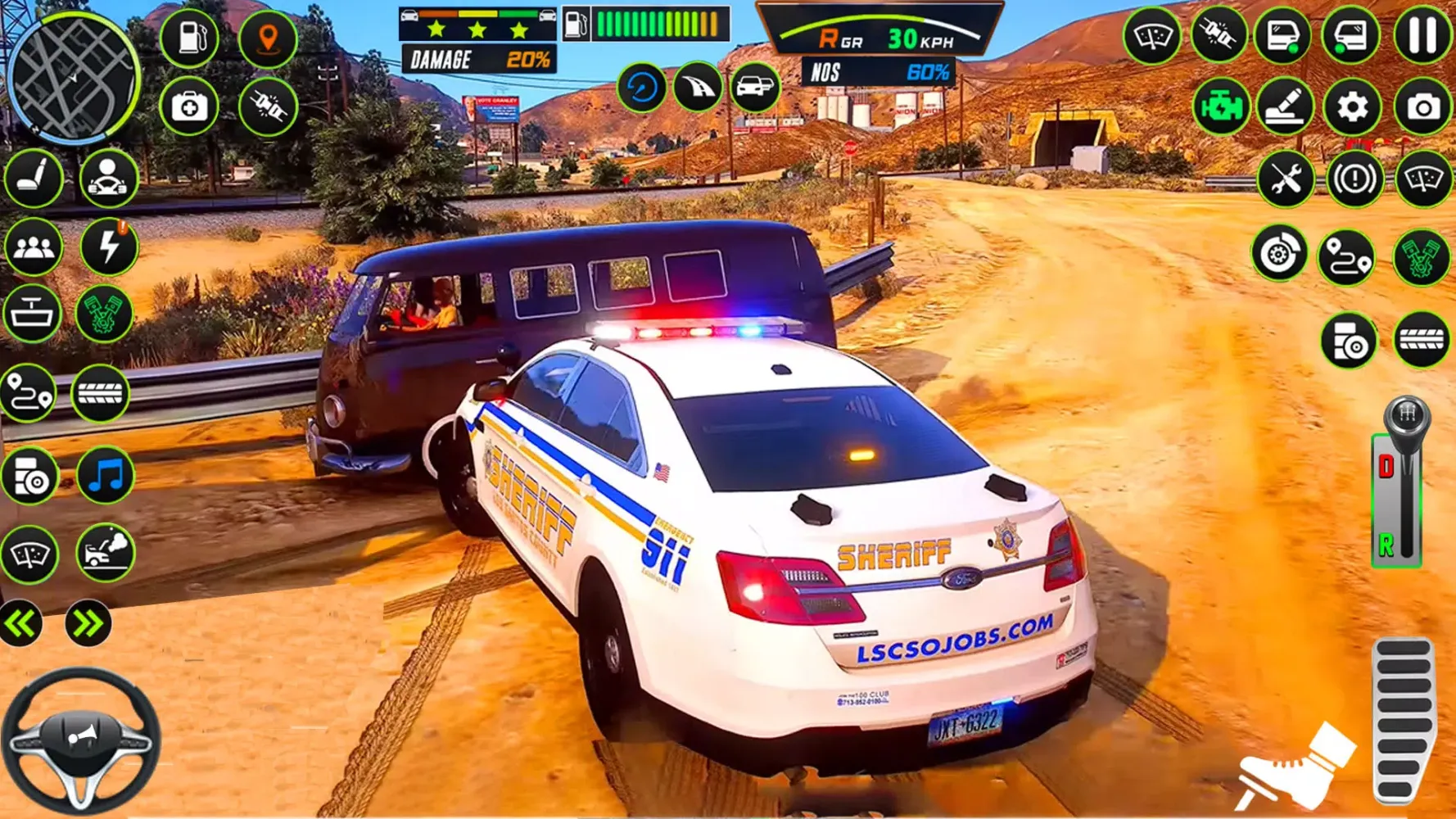The height and width of the screenshot is (819, 1456).
Task: Tap the circular minimap
Action: [x=73, y=77]
